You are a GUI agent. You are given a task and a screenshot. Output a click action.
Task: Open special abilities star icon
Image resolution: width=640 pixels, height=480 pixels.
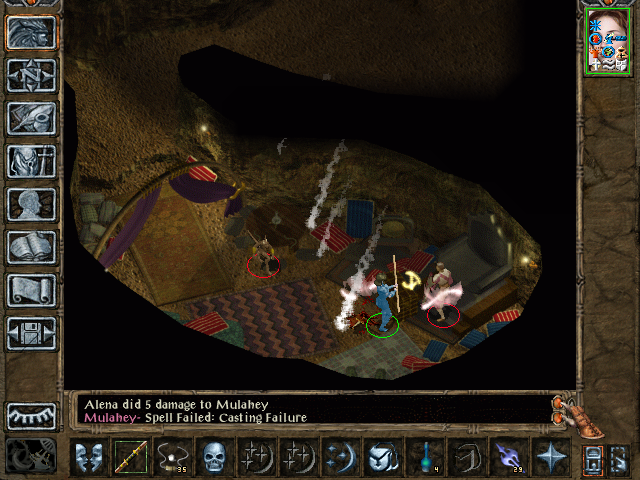[x=549, y=457]
